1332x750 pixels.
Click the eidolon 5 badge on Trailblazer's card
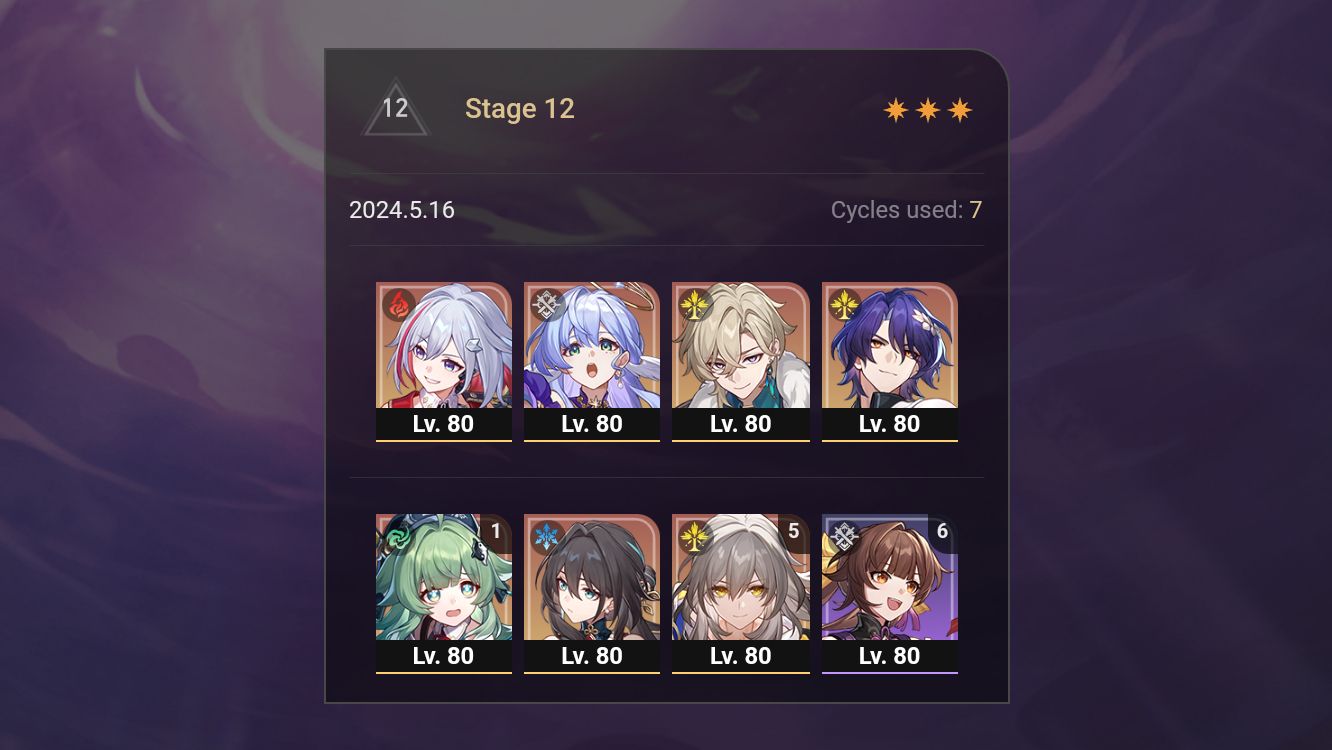pyautogui.click(x=793, y=532)
